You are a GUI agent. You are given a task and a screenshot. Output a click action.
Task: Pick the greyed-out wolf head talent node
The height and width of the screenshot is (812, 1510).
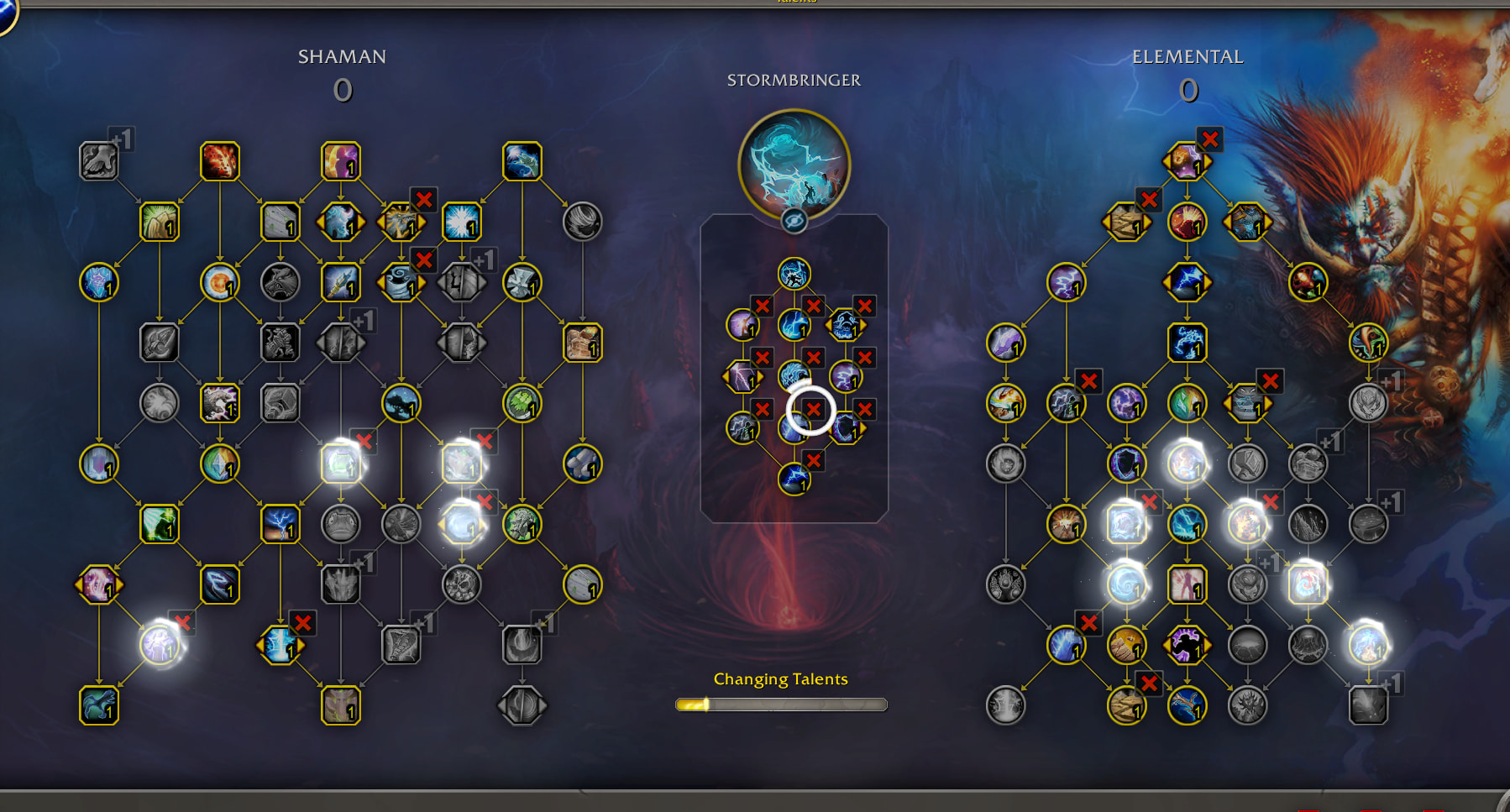(x=280, y=283)
